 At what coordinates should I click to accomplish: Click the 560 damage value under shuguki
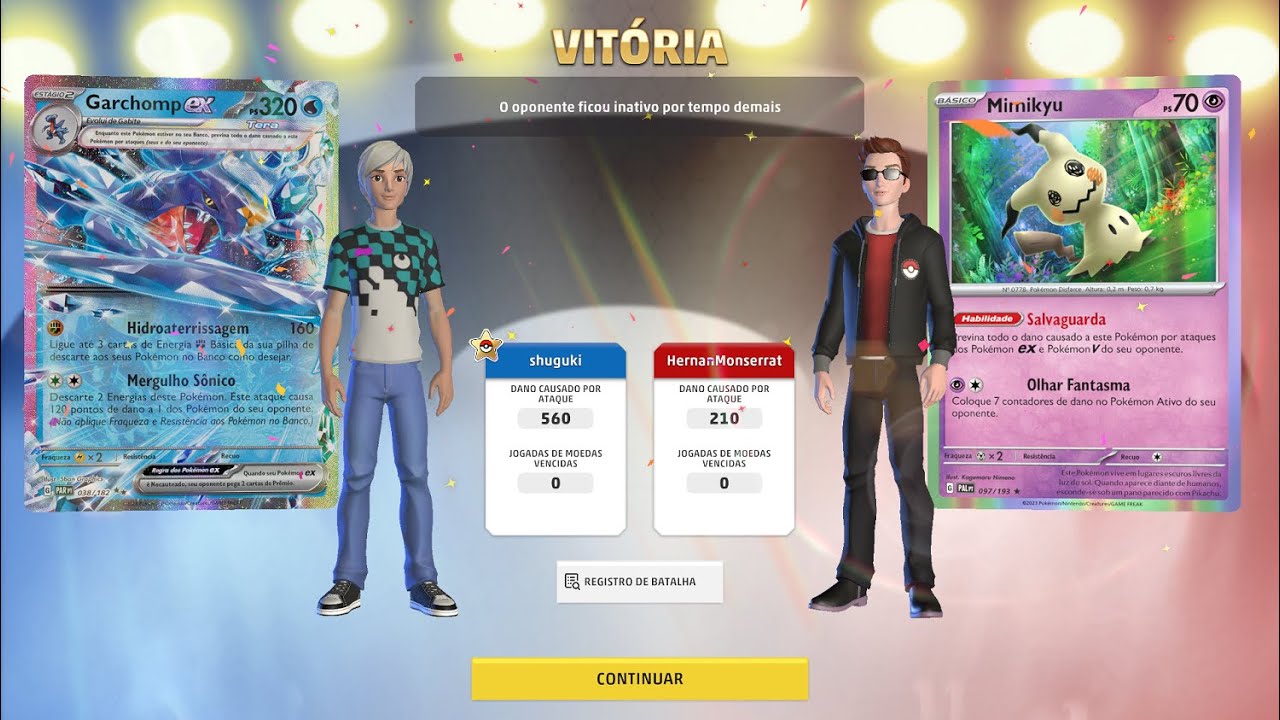point(556,417)
